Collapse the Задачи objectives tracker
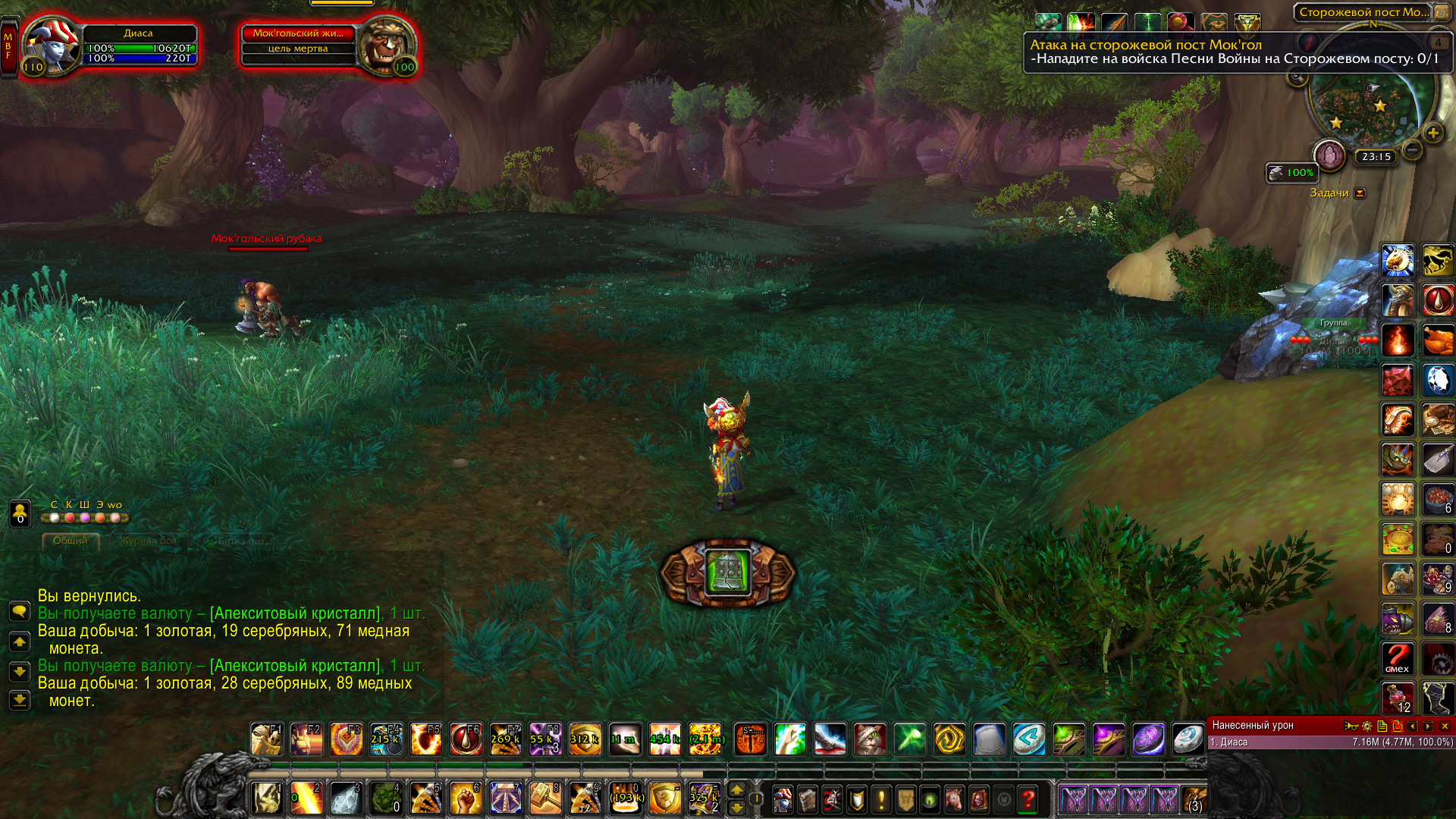The height and width of the screenshot is (819, 1456). pos(1360,193)
